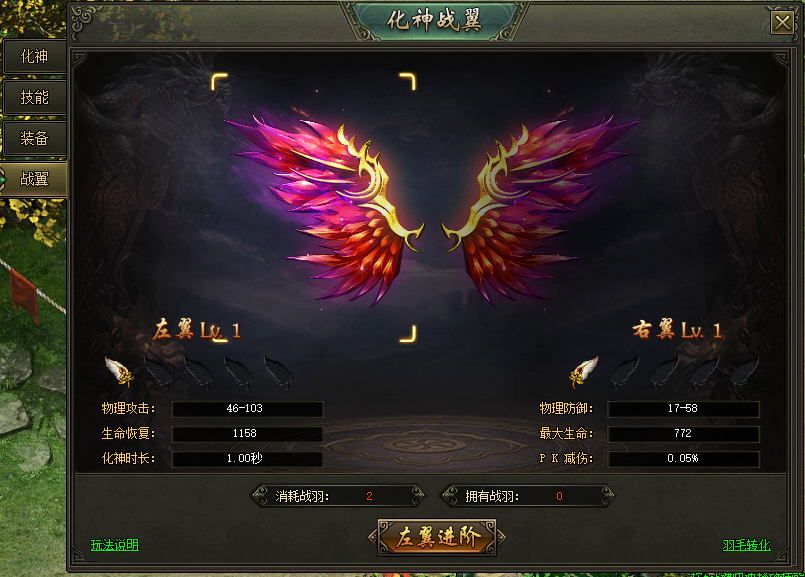This screenshot has width=805, height=577.
Task: Choose the 战翼 tab
Action: click(x=34, y=179)
